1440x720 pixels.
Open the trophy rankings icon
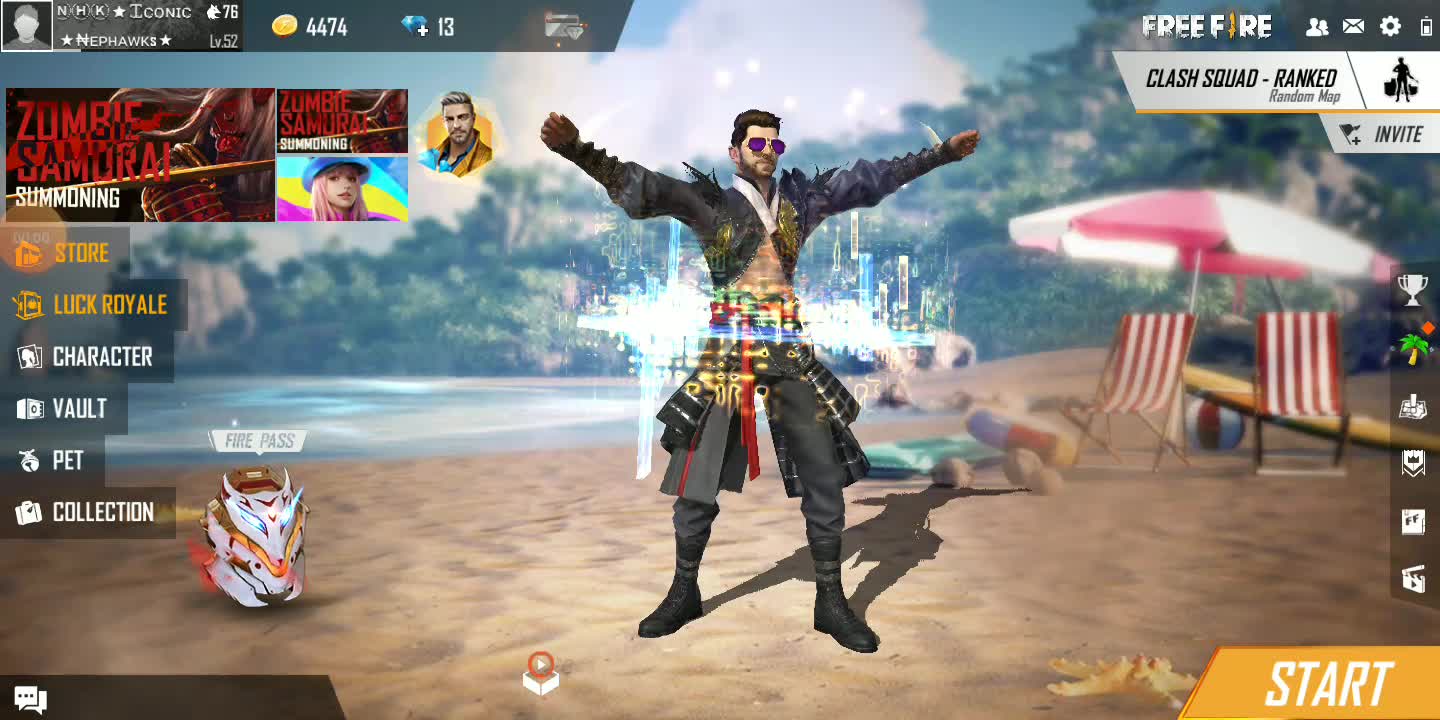point(1412,289)
